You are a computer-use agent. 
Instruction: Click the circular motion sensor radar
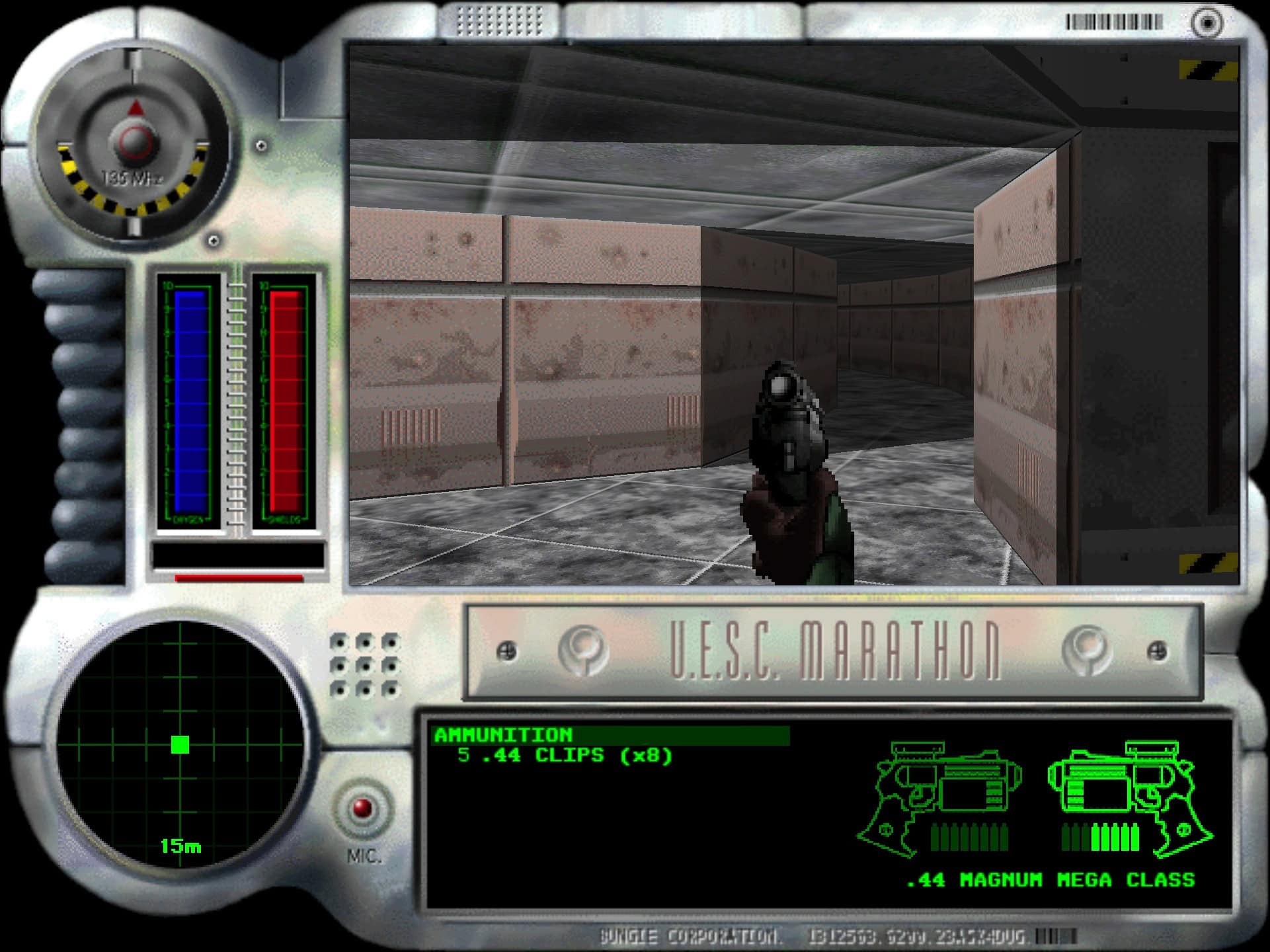[180, 744]
